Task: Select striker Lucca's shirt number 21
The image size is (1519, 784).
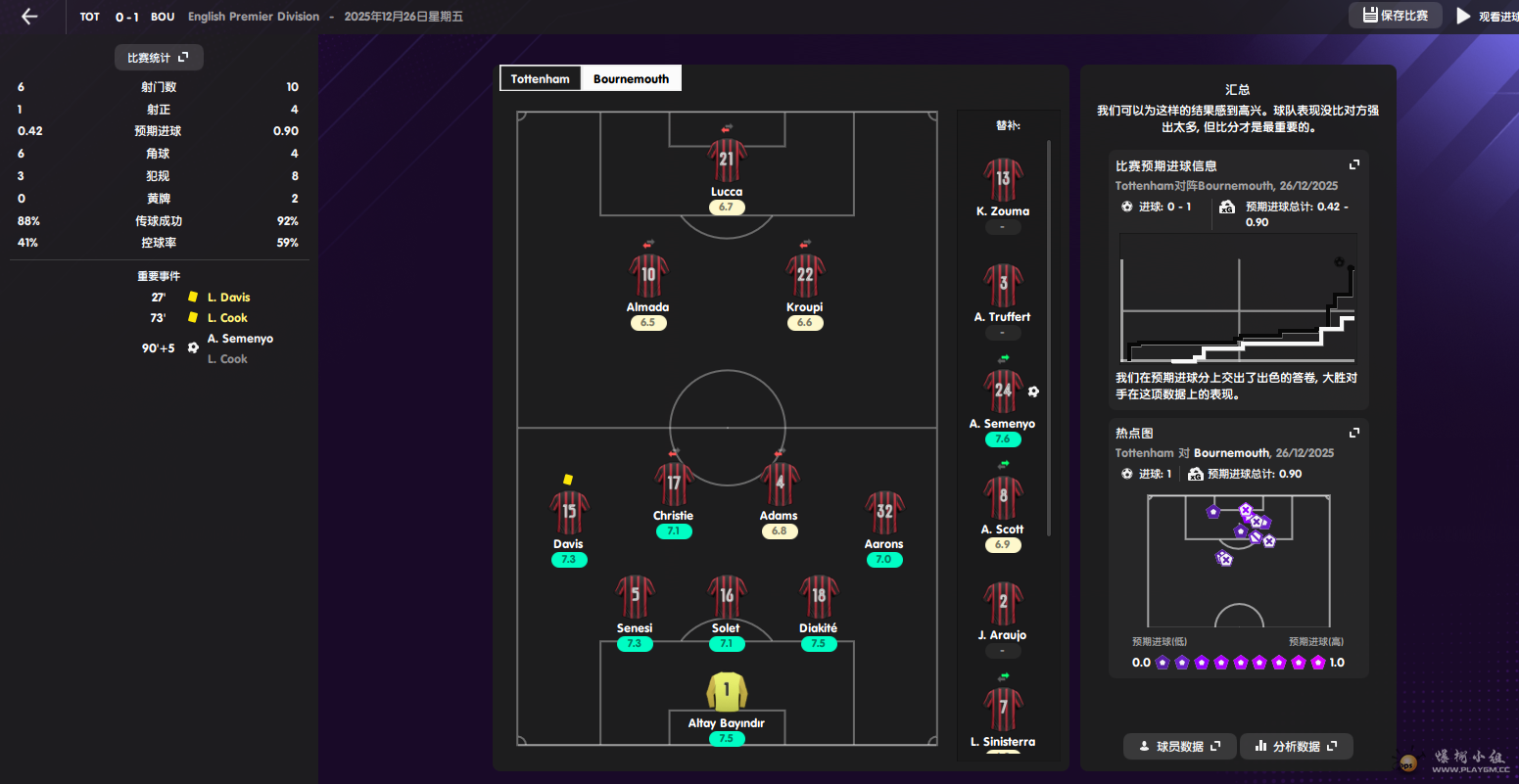Action: click(x=726, y=161)
